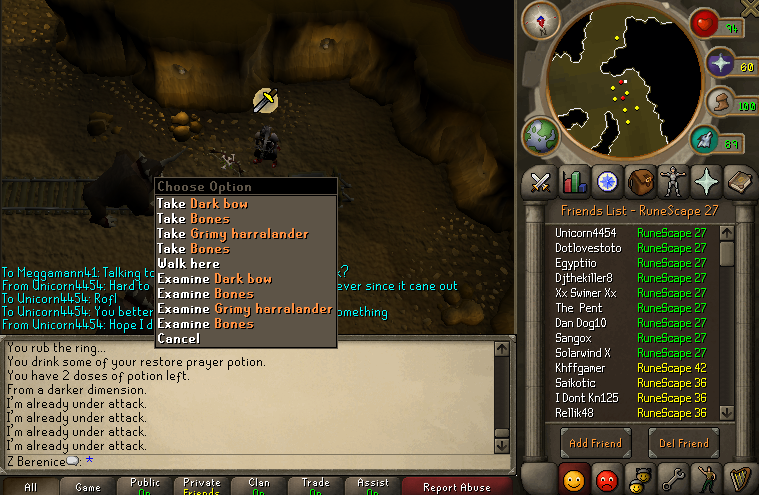The width and height of the screenshot is (759, 495).
Task: Cancel the Choose Option menu
Action: (x=178, y=339)
